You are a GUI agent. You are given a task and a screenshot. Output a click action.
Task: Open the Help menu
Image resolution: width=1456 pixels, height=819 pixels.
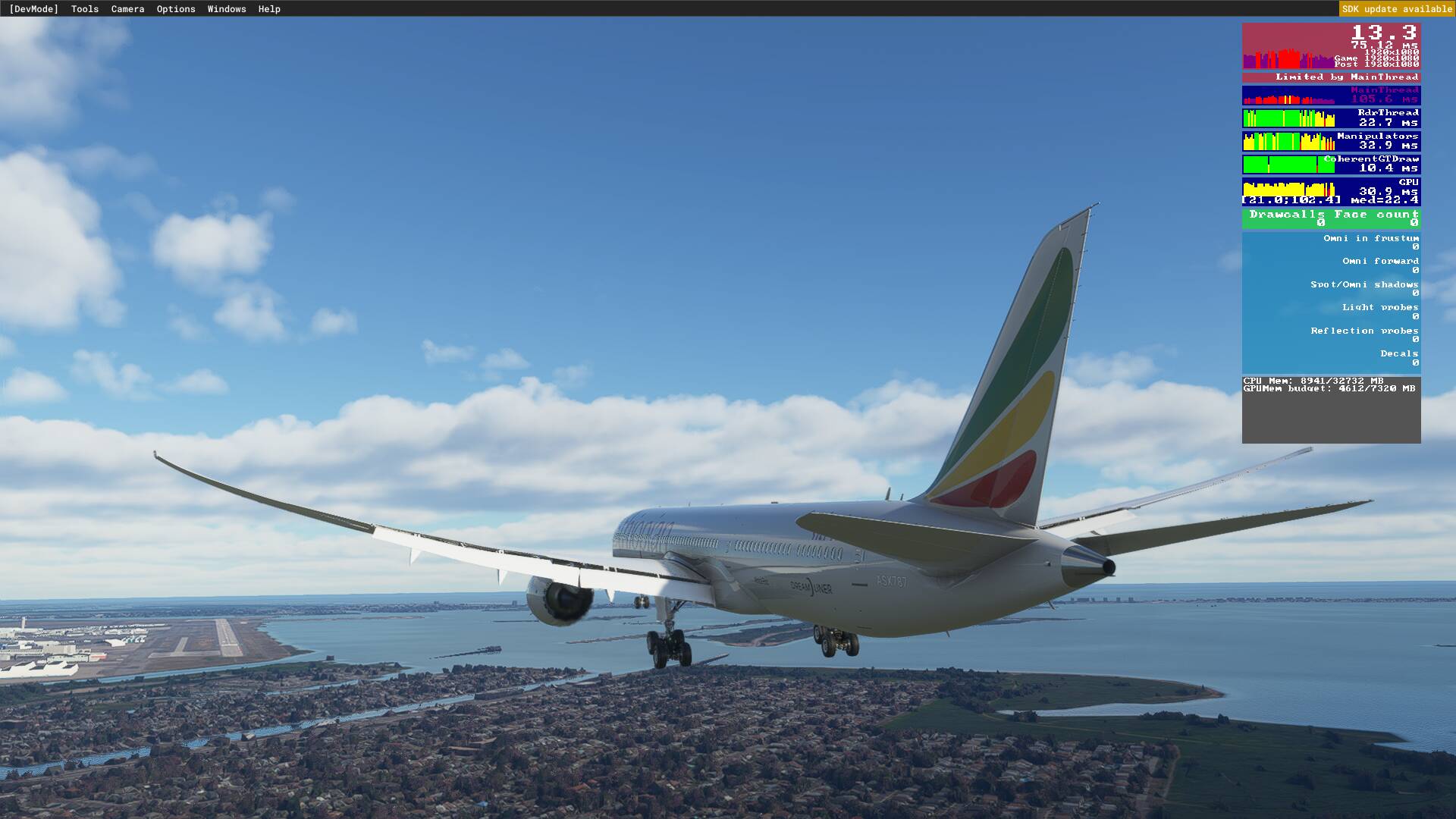[268, 8]
